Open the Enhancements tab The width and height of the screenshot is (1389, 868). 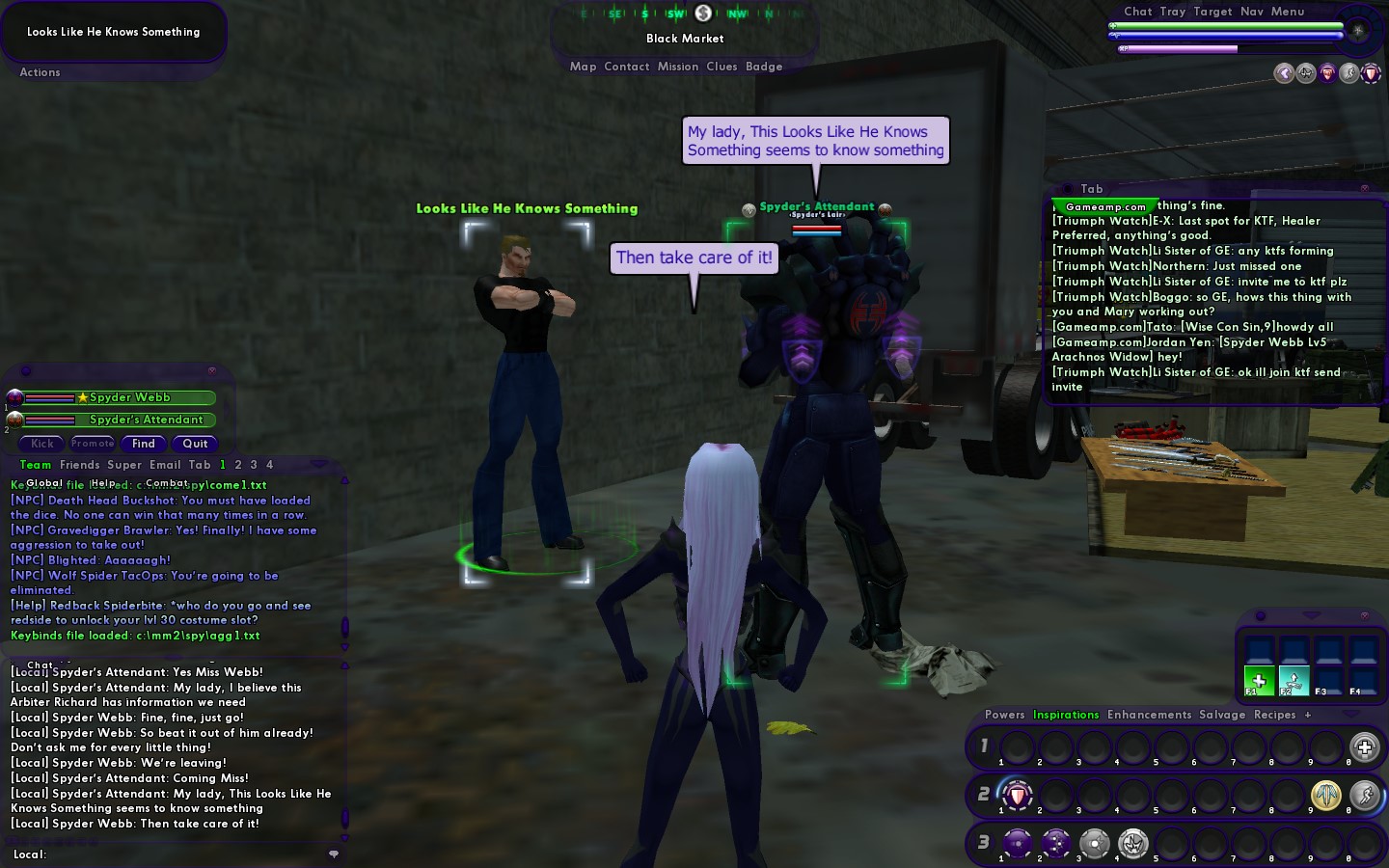[1149, 715]
